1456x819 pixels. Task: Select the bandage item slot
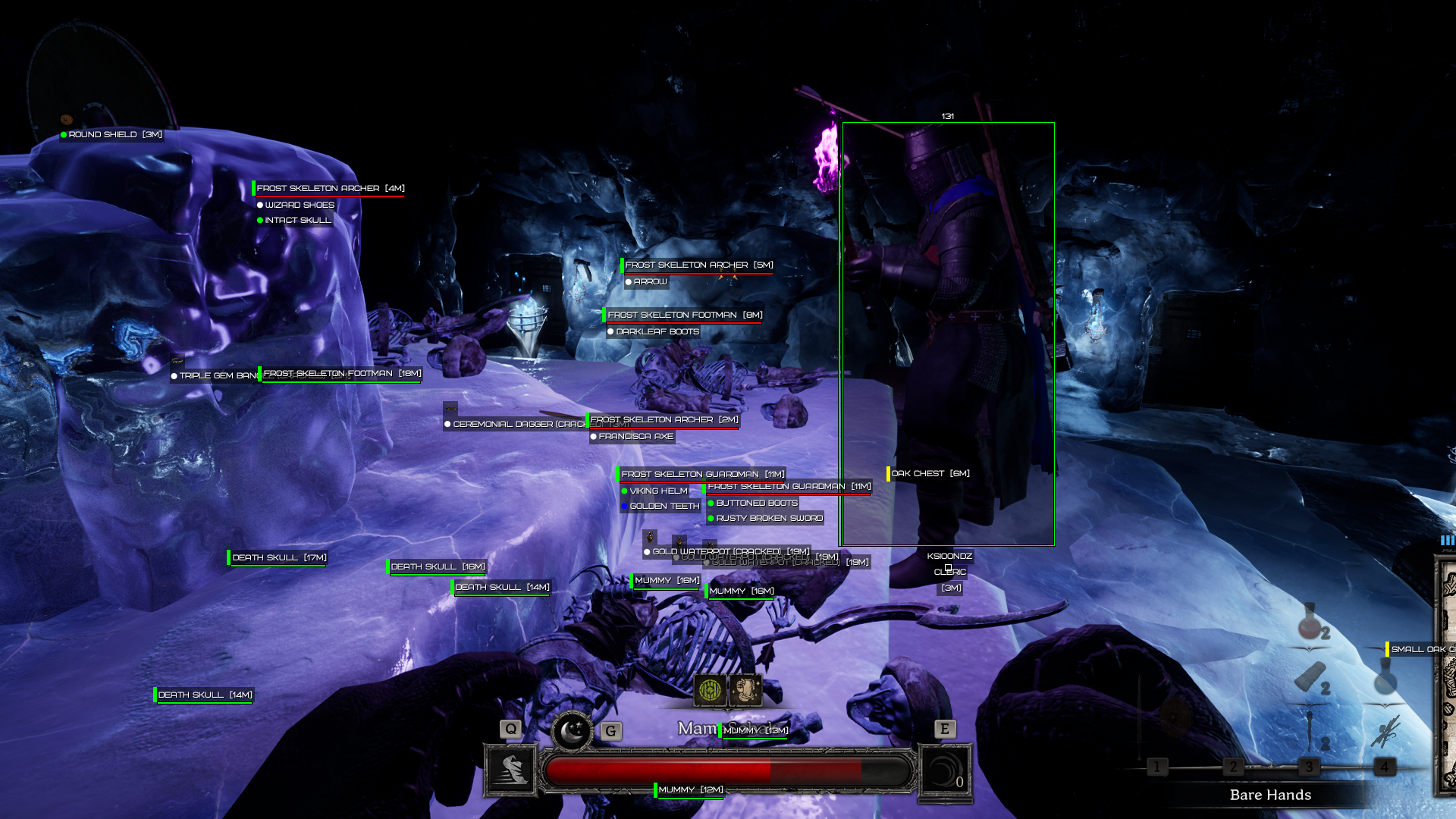(1310, 677)
